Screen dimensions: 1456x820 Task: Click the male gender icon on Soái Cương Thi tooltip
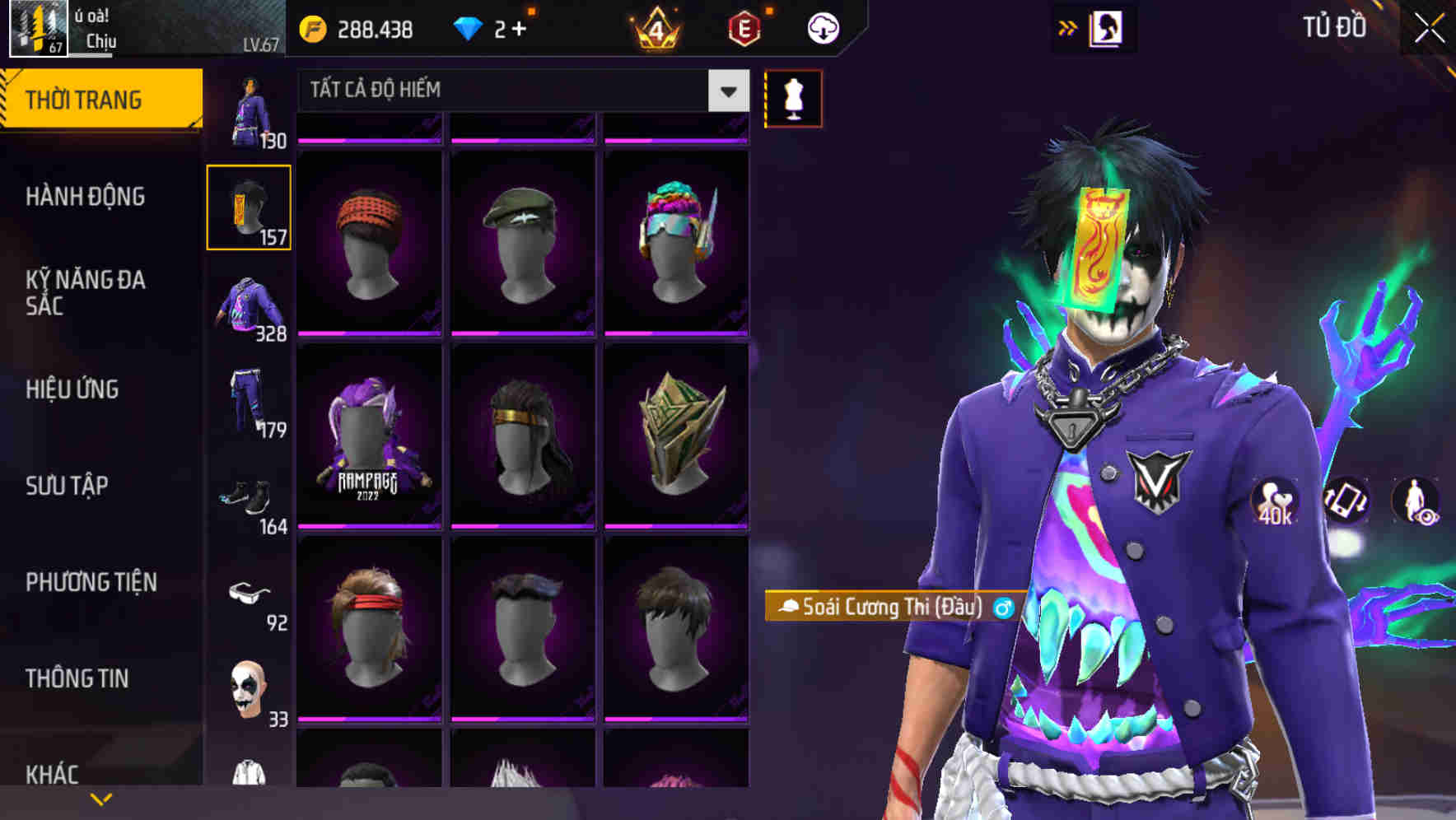(x=1001, y=609)
